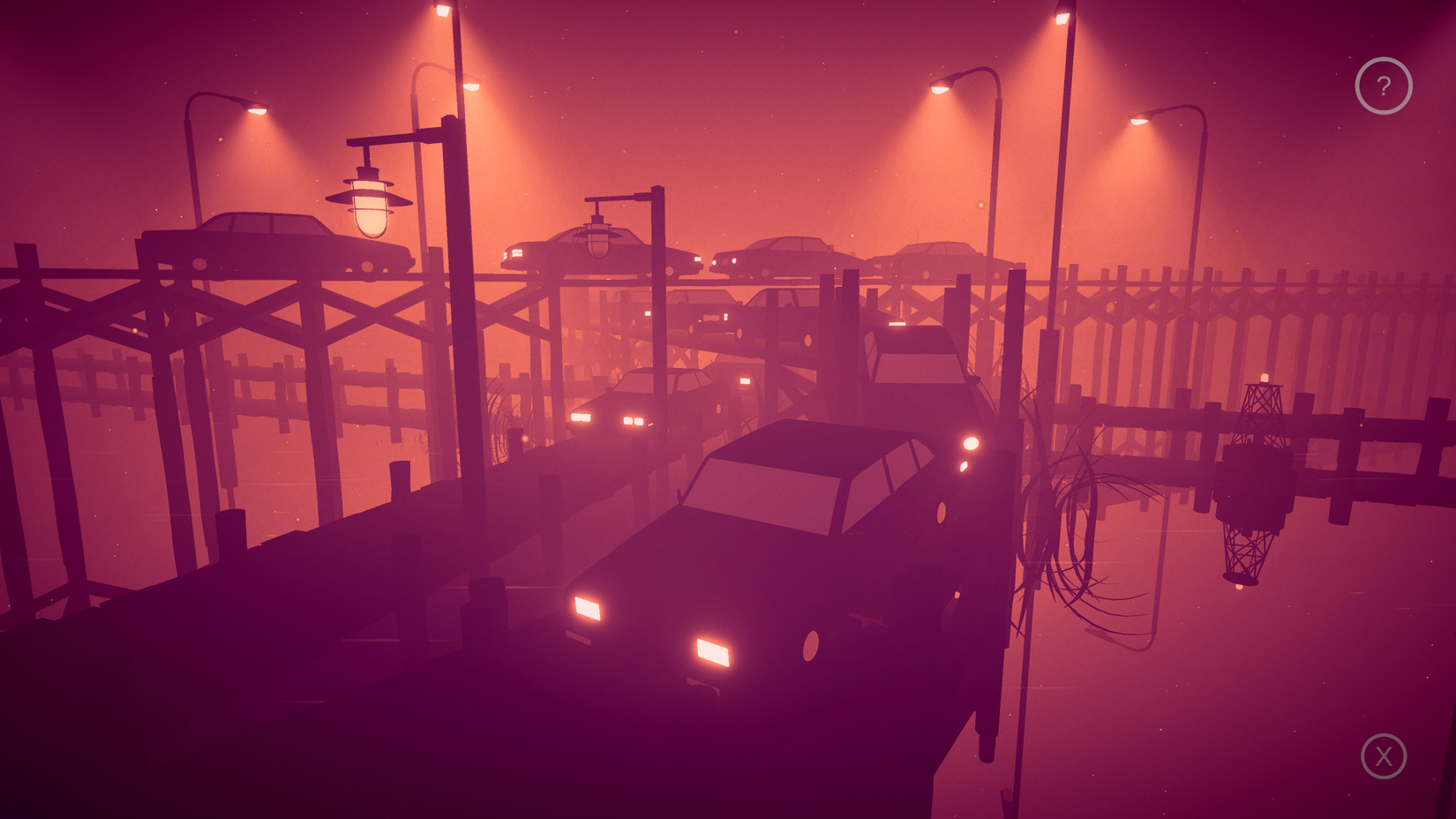
Task: Open the help menu with the ? icon
Action: point(1383,85)
